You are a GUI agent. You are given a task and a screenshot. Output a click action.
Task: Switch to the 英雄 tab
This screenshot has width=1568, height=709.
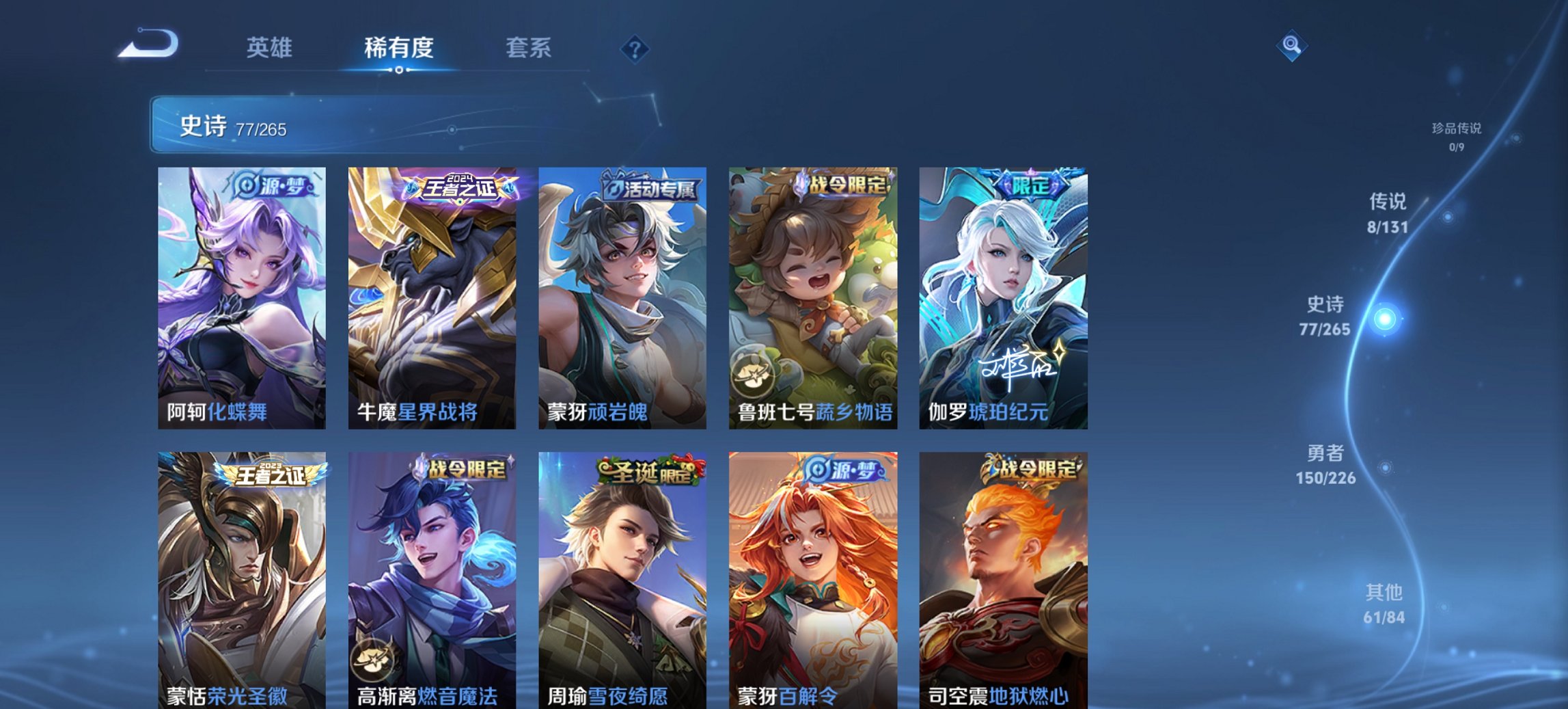(271, 48)
